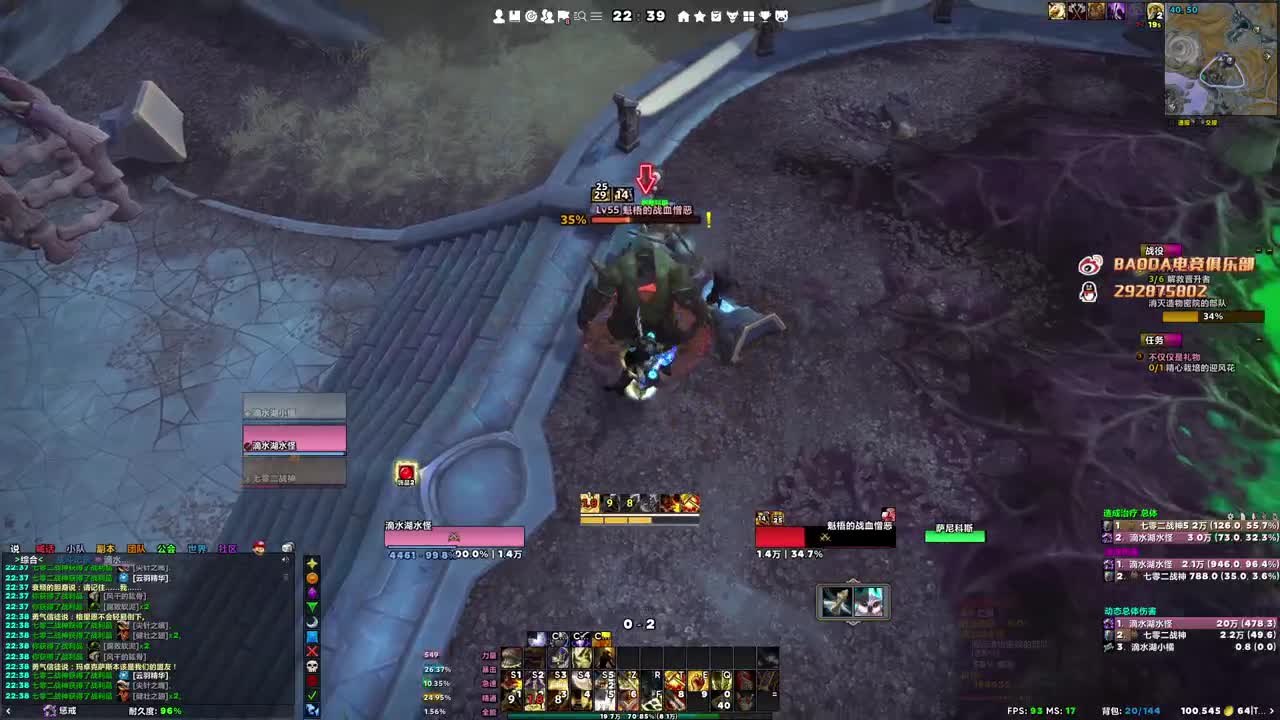This screenshot has width=1280, height=720.
Task: Open group finder magnifying glass icon
Action: click(x=581, y=15)
